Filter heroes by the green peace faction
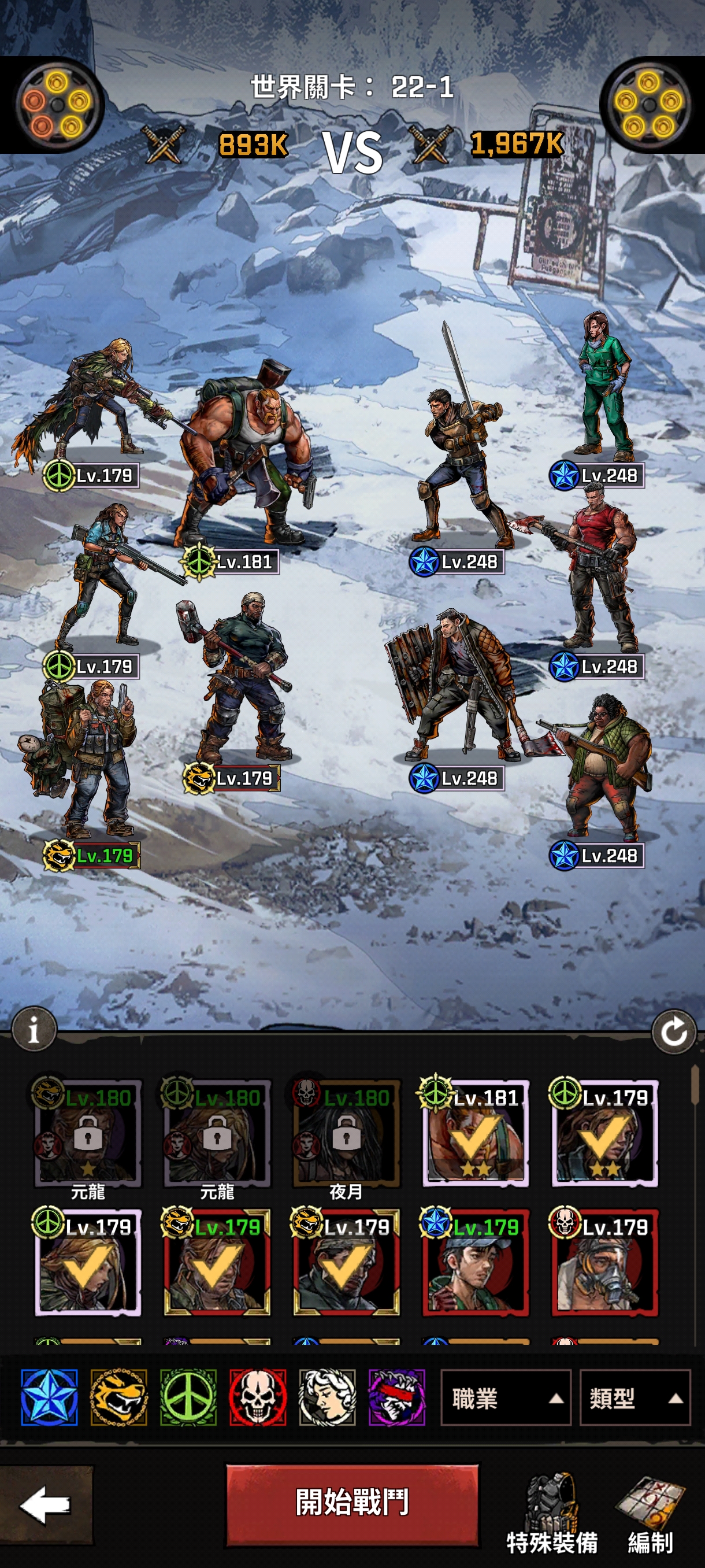 188,1397
